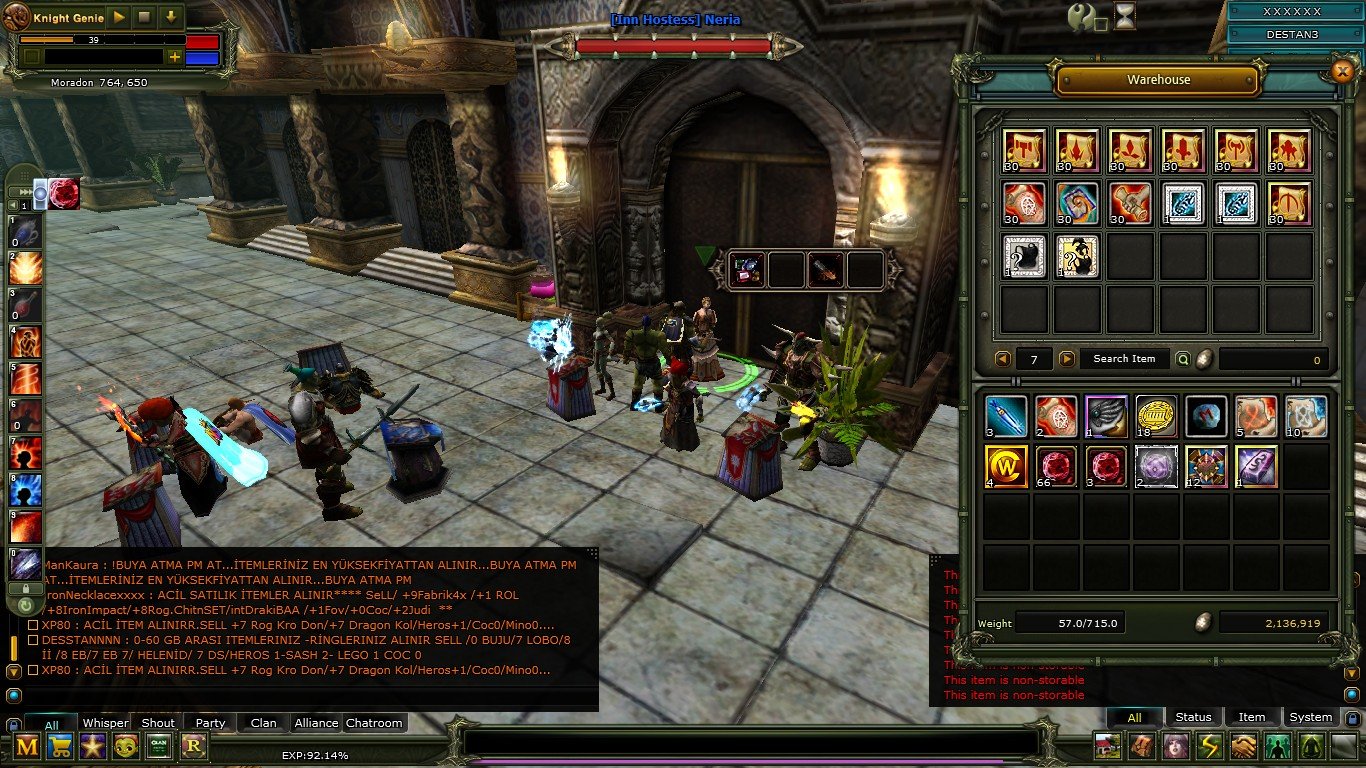Open the Chatroom tab
Viewport: 1366px width, 768px height.
[374, 723]
